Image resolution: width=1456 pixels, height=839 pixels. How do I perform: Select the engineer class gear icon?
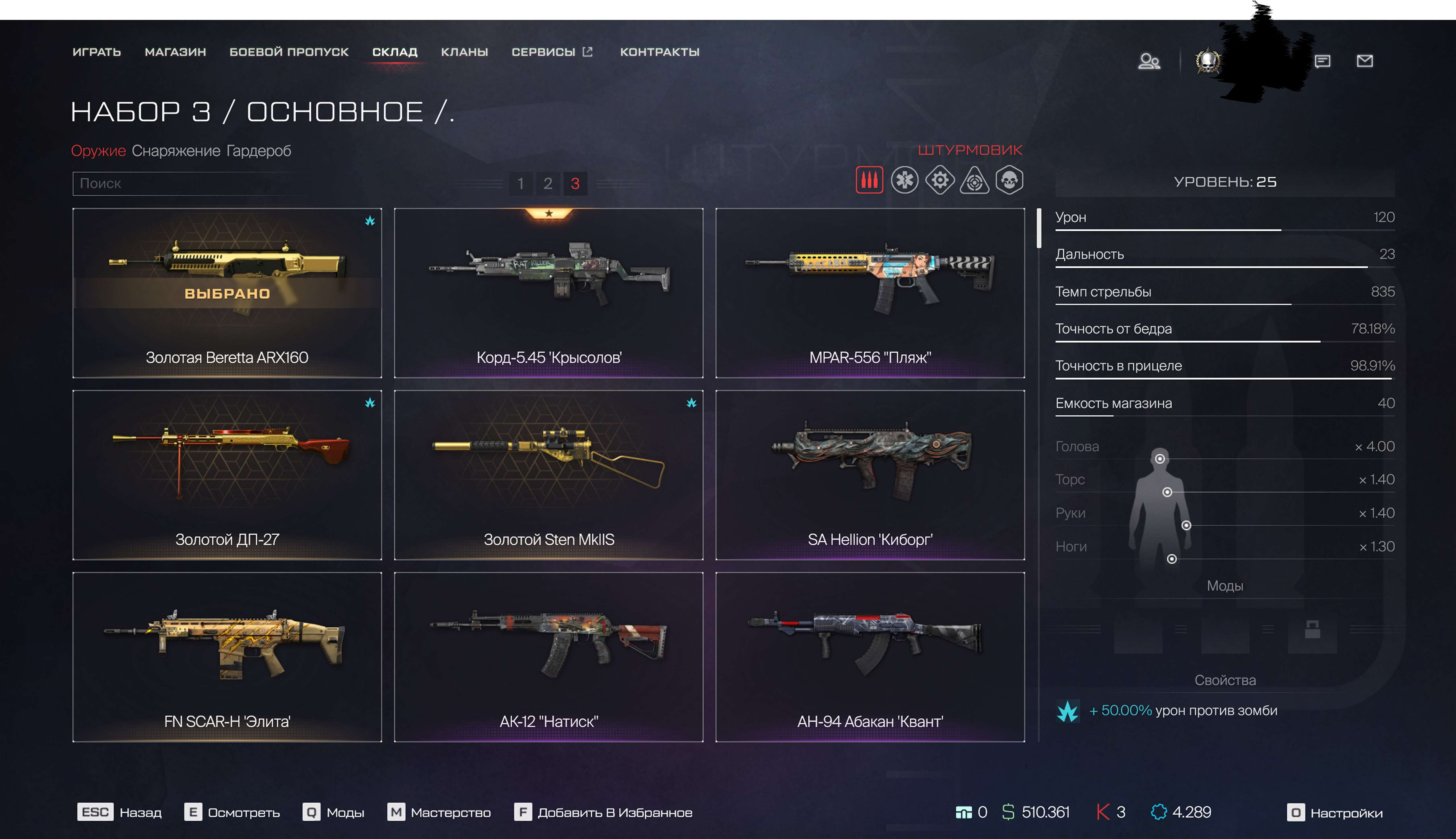940,180
